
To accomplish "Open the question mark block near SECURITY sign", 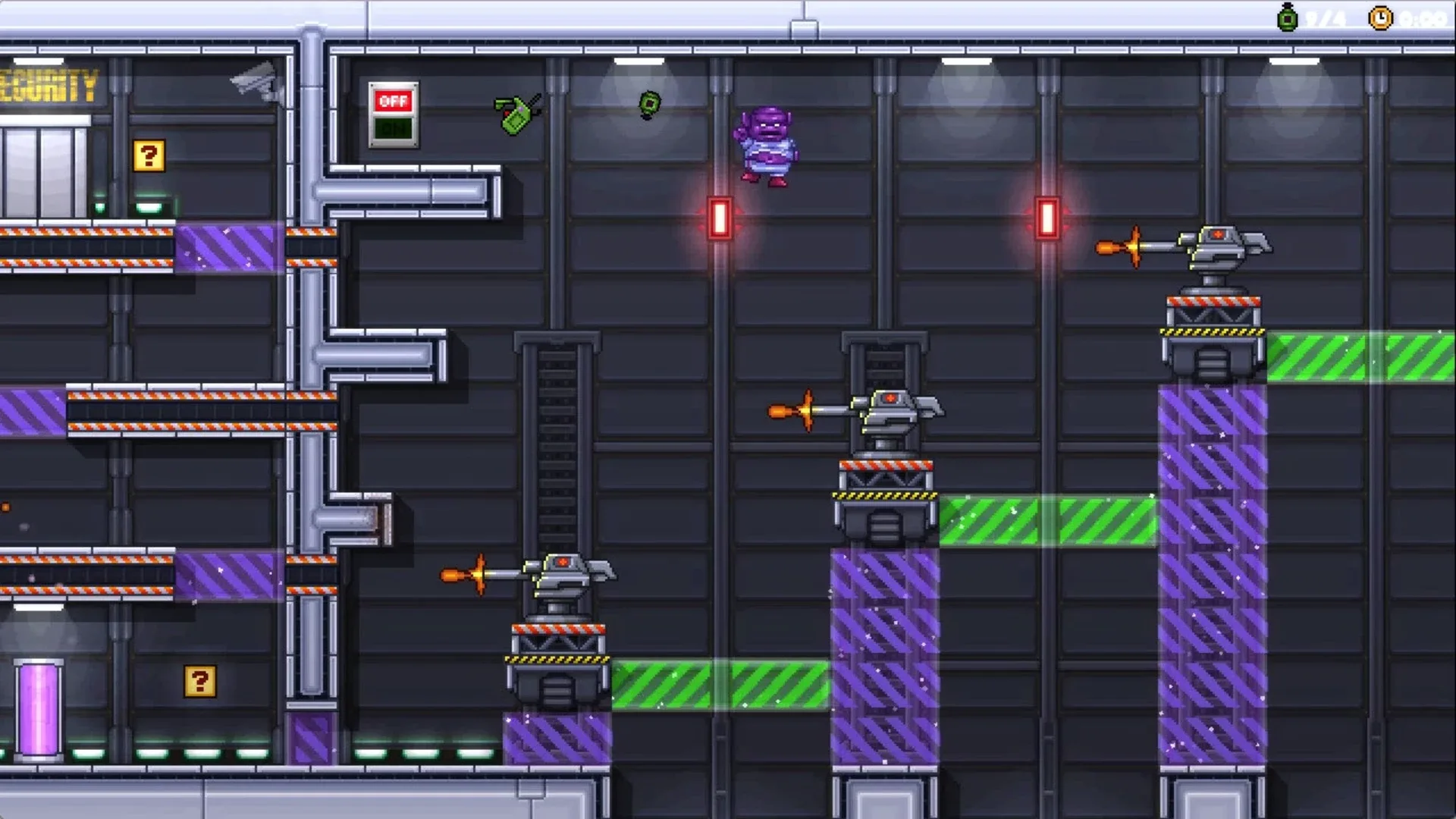I will (x=149, y=157).
